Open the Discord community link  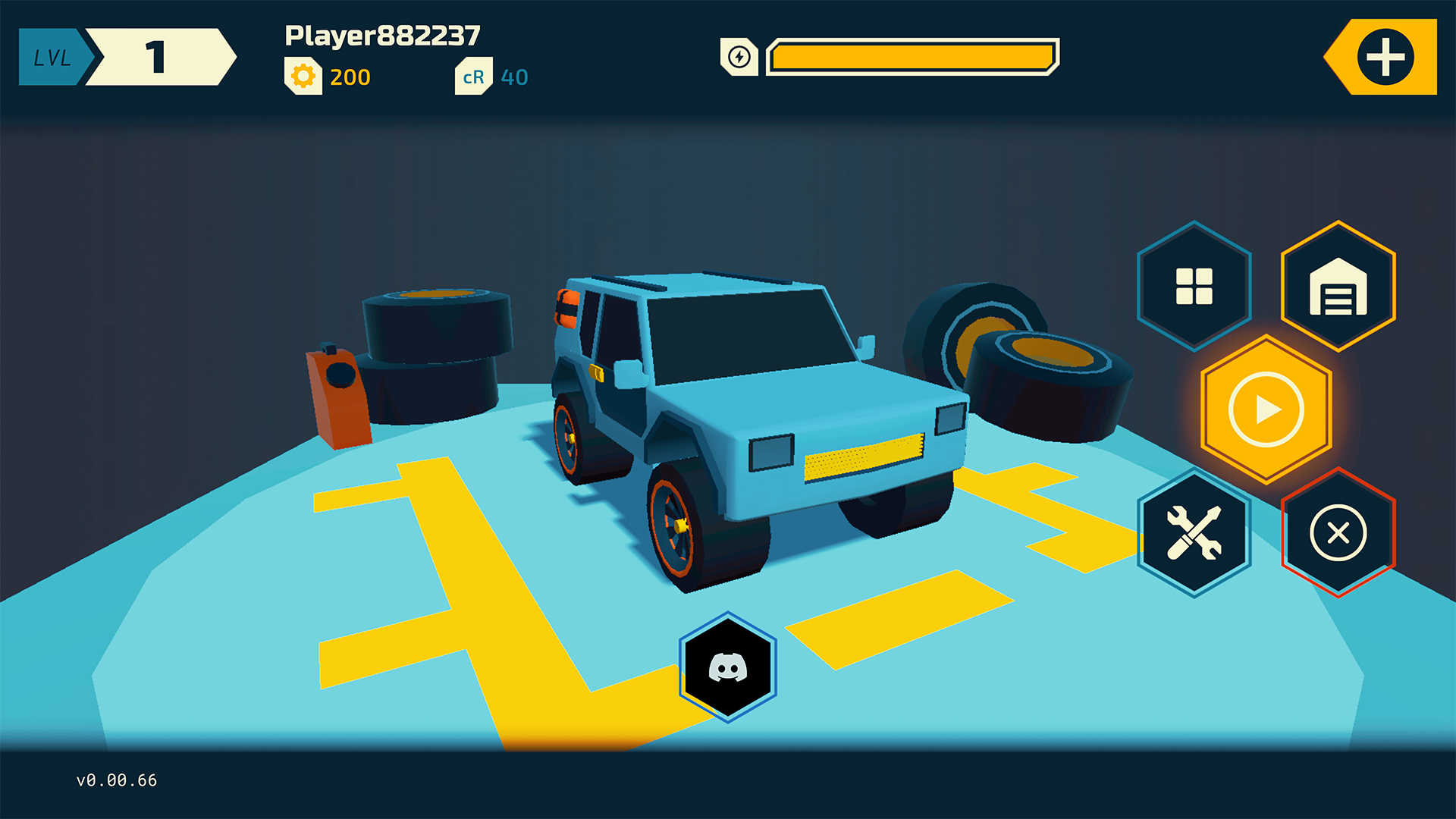click(x=728, y=667)
